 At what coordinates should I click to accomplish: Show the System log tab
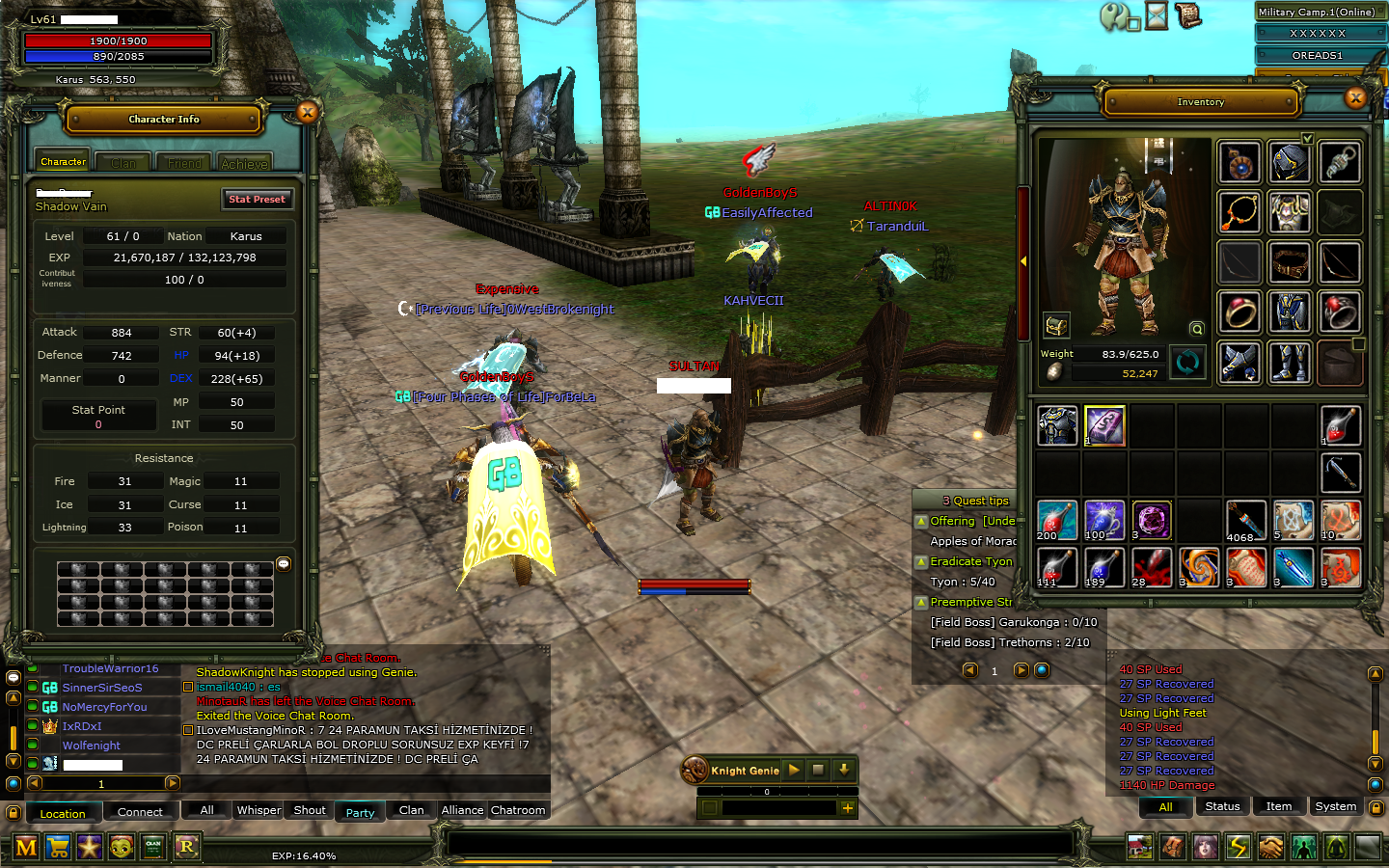(x=1335, y=806)
